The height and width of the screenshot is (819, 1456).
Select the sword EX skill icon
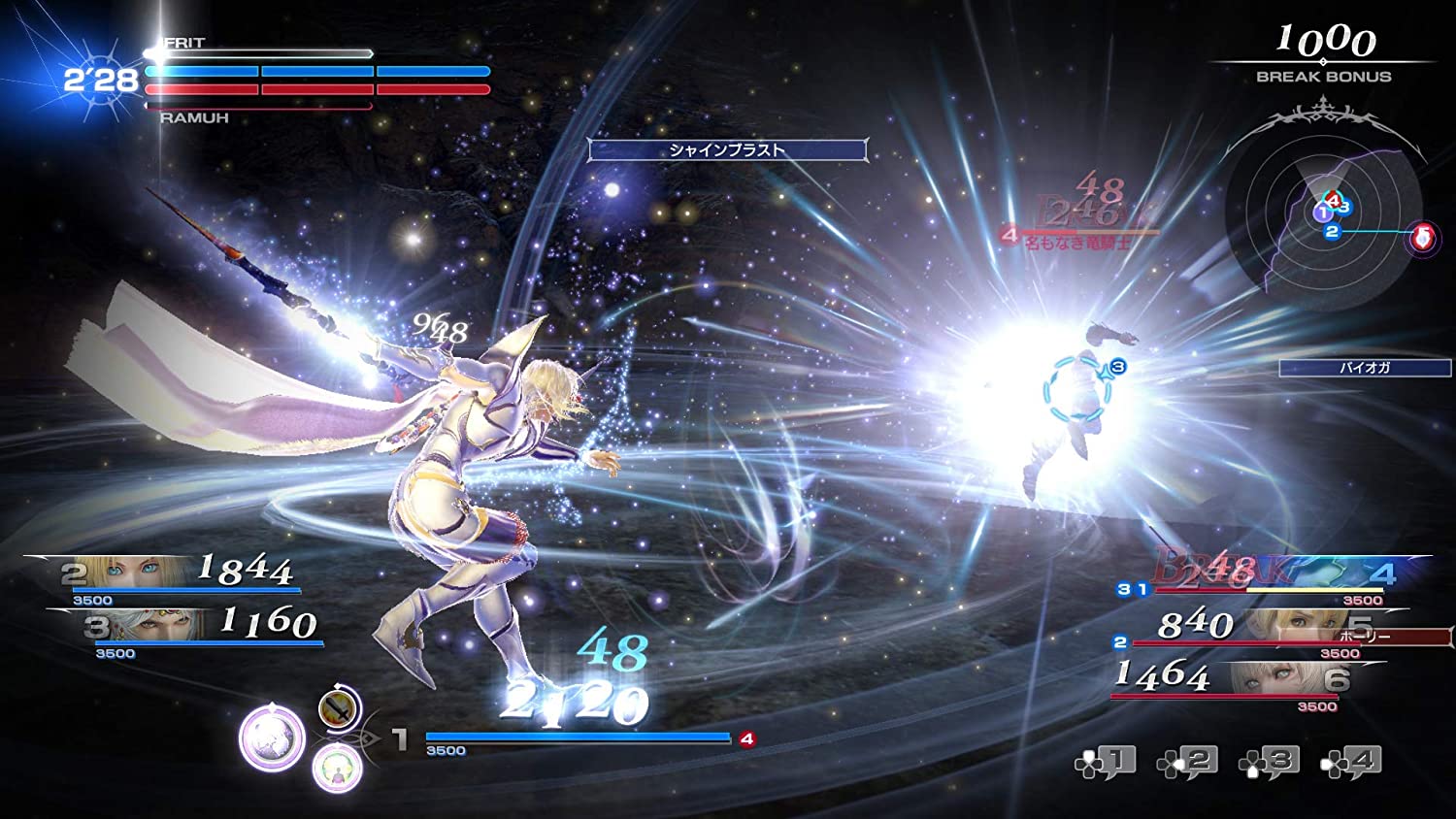(337, 708)
